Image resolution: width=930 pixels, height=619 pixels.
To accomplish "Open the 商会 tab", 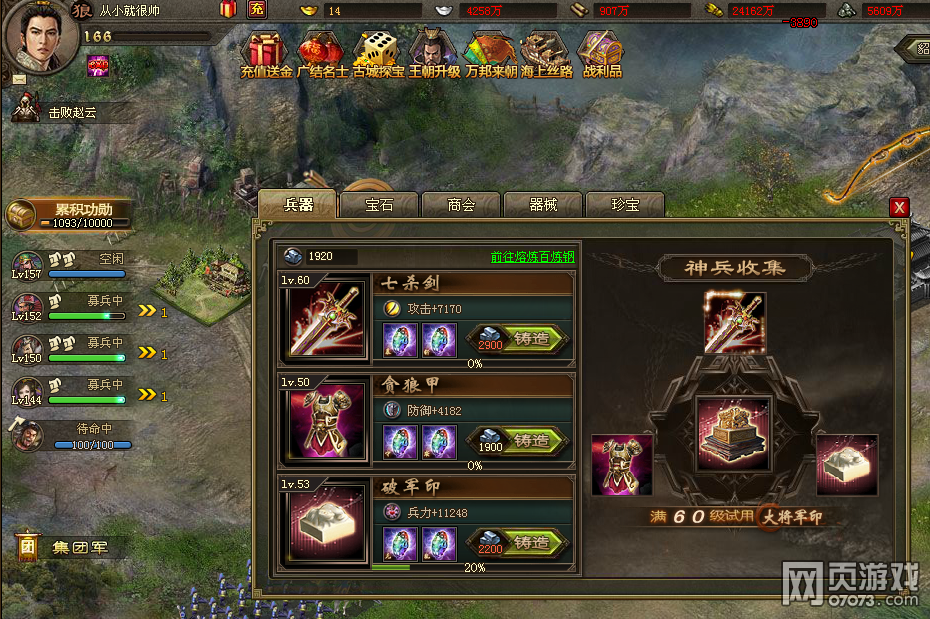I will tap(461, 205).
